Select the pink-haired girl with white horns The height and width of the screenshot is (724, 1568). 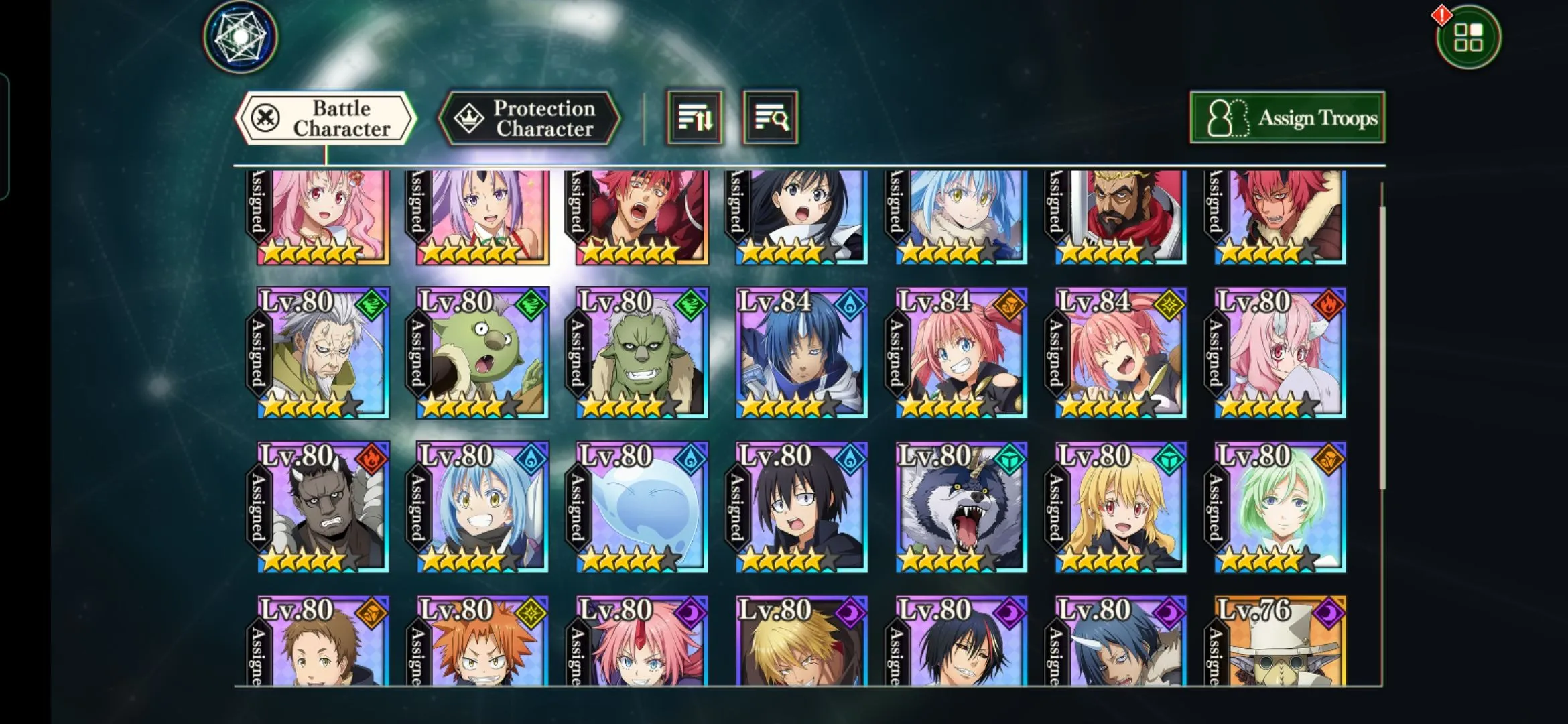coord(1280,353)
